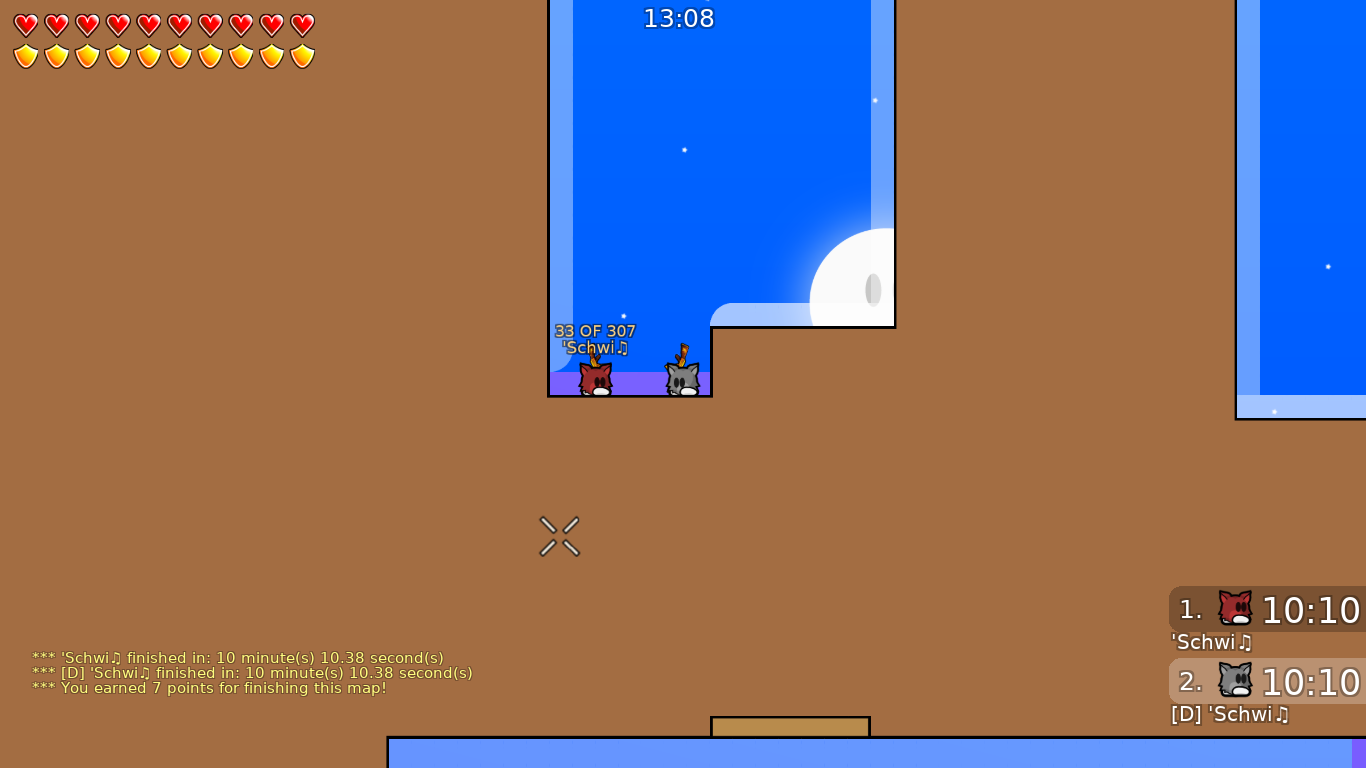The image size is (1366, 768).
Task: Click the 33 OF 307 progress counter
Action: 596,330
